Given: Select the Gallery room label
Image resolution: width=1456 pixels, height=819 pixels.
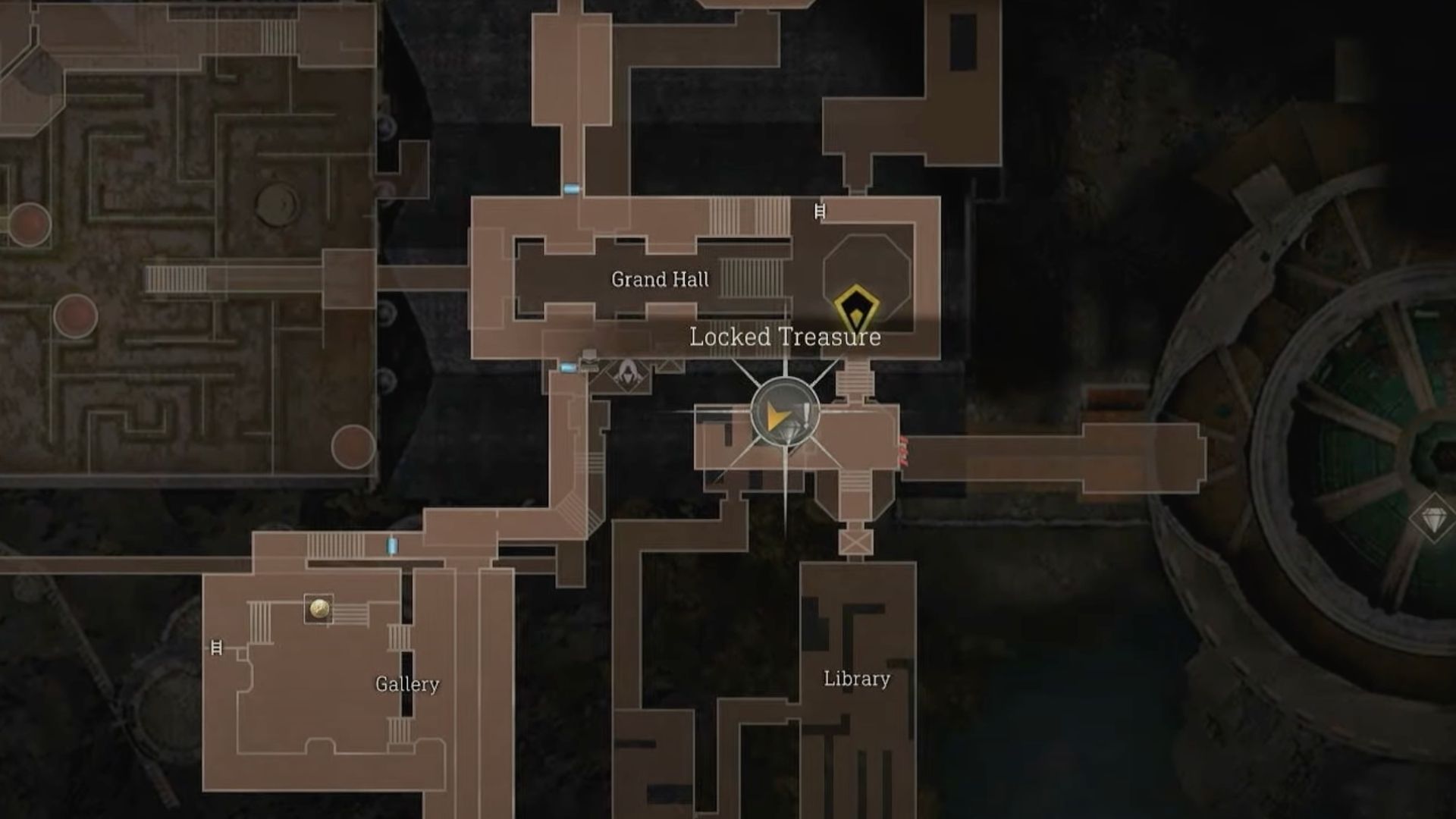Looking at the screenshot, I should [x=408, y=685].
